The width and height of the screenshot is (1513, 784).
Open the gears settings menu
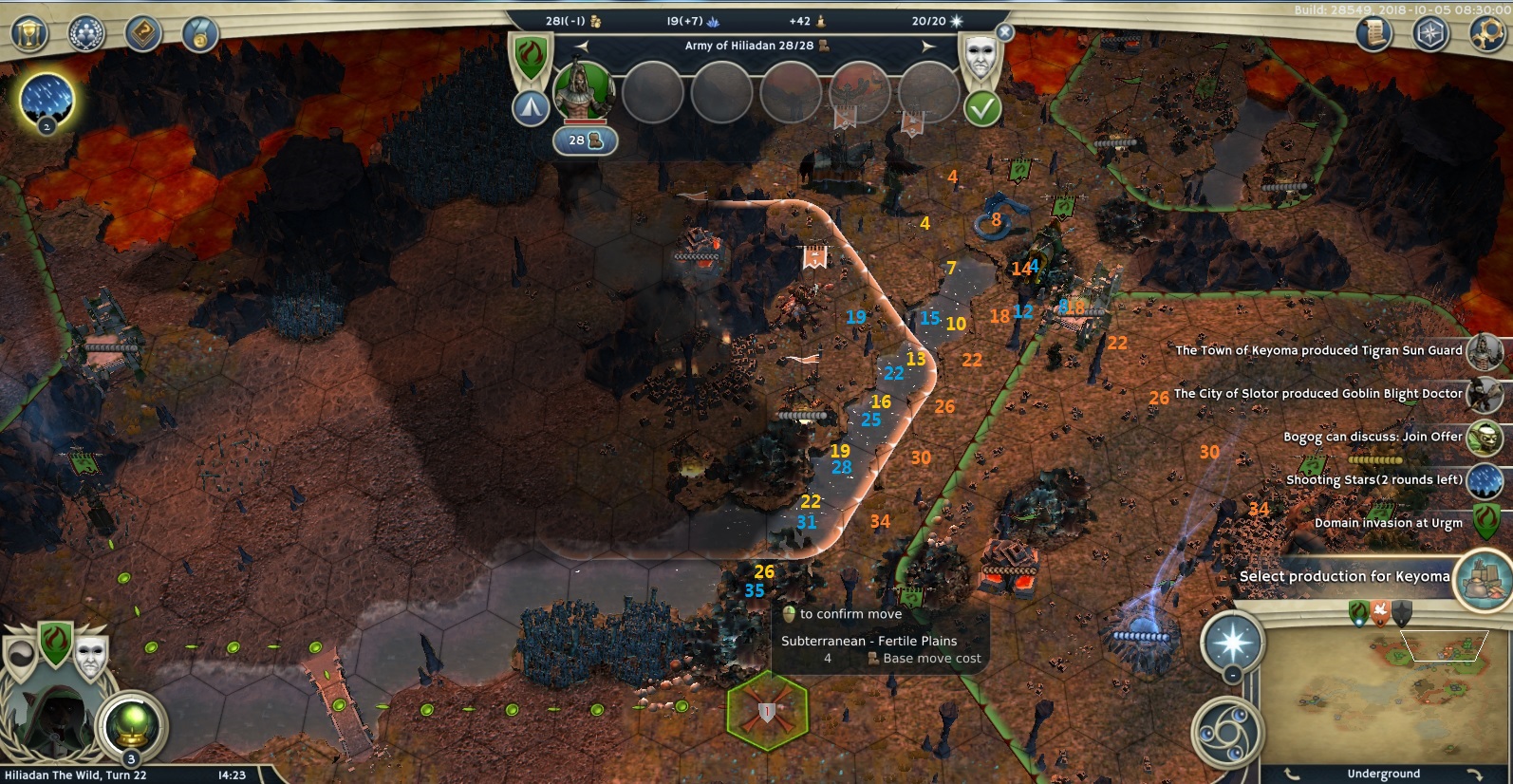(1487, 34)
